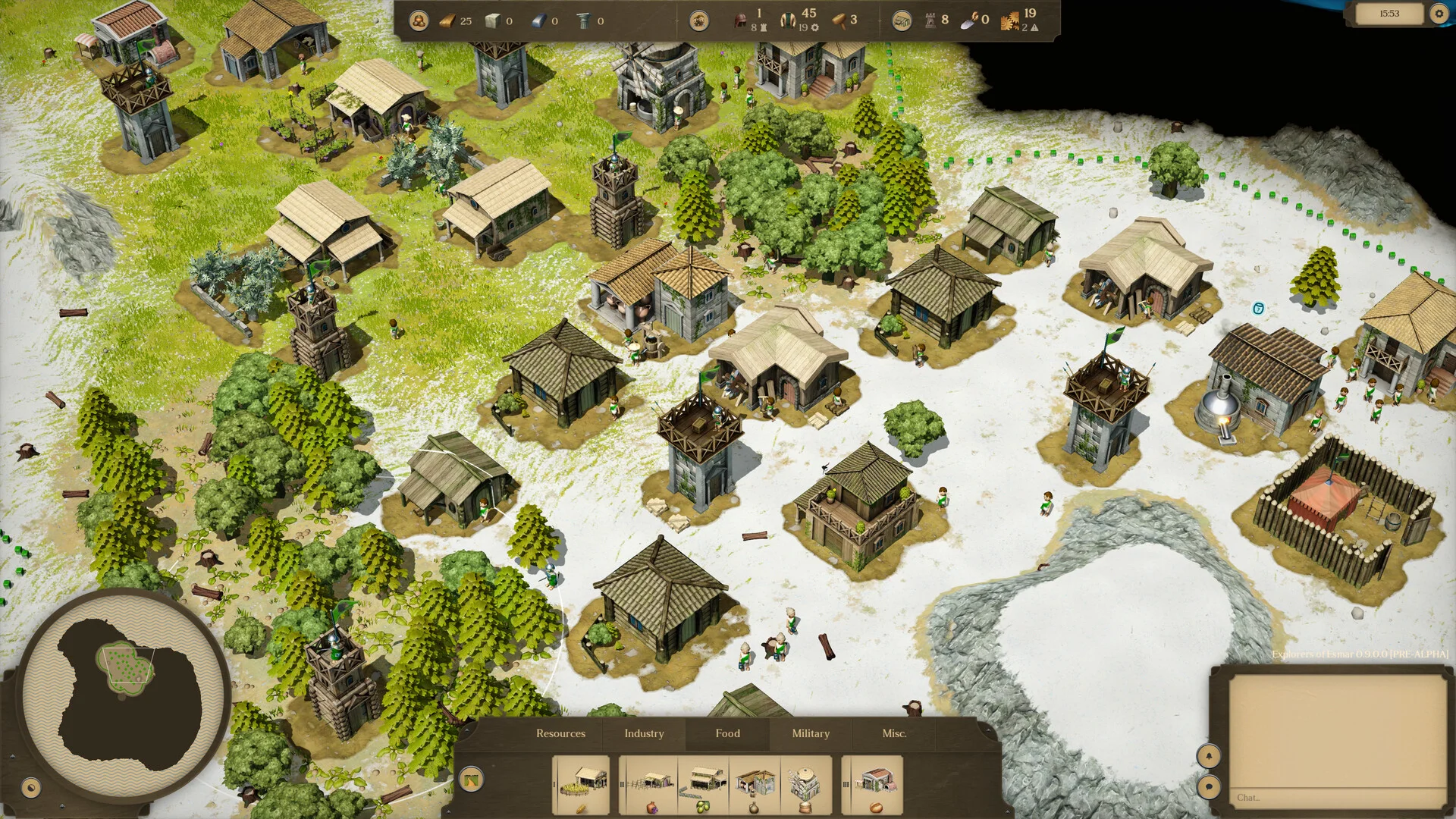Choose the grain farm building
This screenshot has height=819, width=1456.
pos(582,785)
